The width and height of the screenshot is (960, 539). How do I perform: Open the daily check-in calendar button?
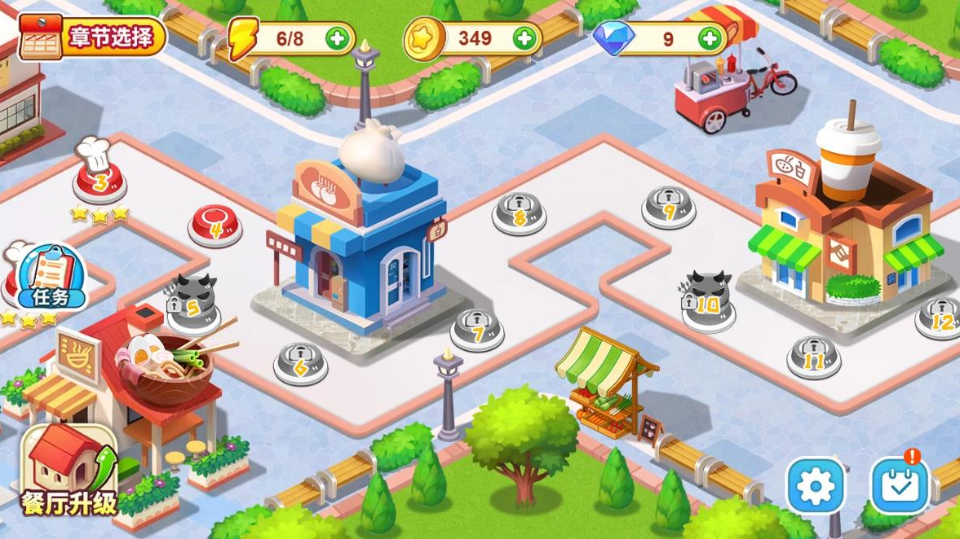[x=901, y=485]
